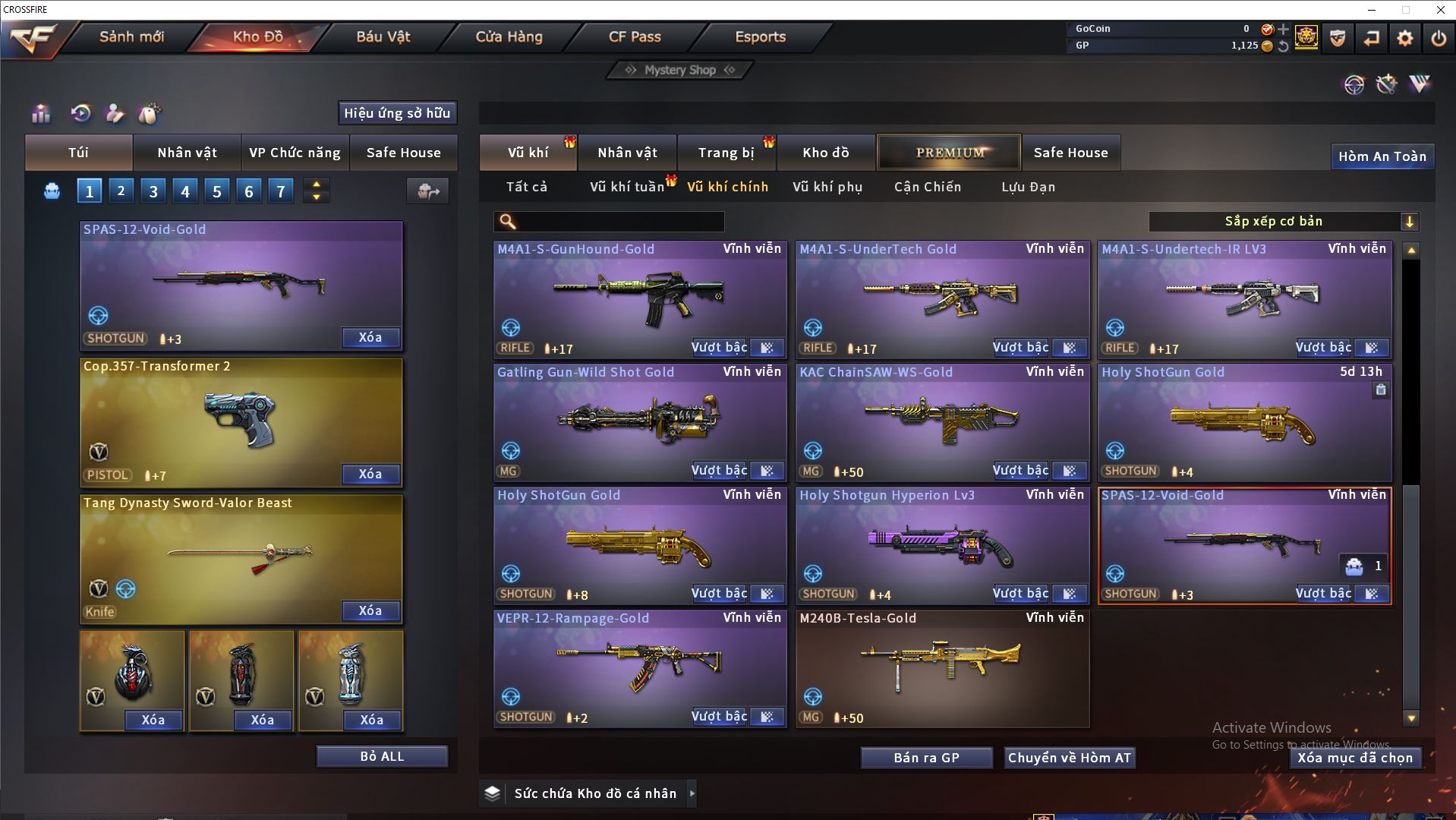
Task: Filter by Vũ khí phụ category
Action: click(x=827, y=187)
